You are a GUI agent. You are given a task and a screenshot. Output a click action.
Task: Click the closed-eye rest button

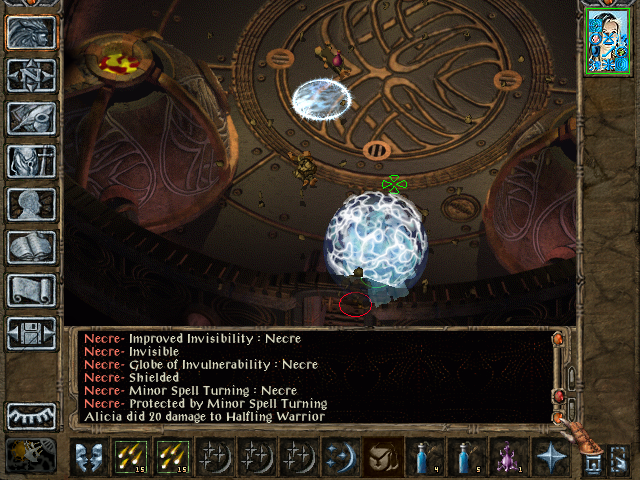click(x=31, y=414)
